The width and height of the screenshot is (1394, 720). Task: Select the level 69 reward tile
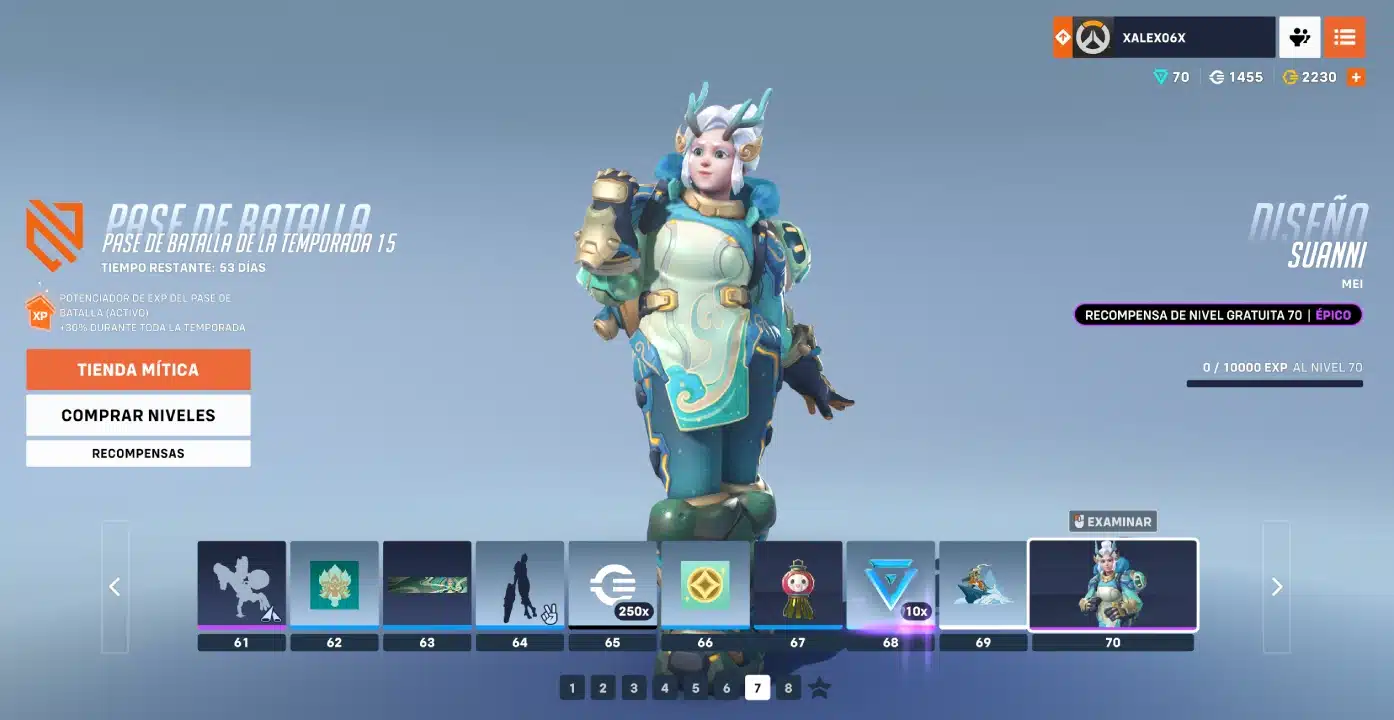point(983,585)
